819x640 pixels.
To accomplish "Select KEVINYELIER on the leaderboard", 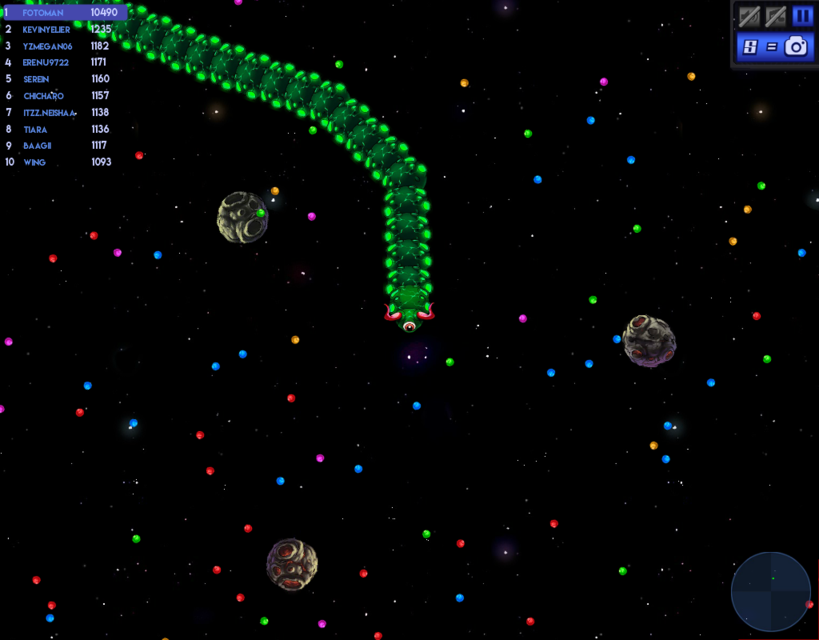I will [x=60, y=30].
